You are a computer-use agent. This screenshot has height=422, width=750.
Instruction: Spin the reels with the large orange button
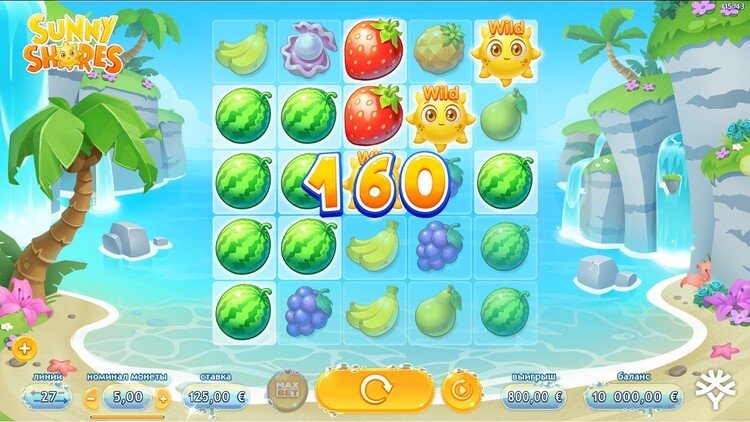pos(374,388)
